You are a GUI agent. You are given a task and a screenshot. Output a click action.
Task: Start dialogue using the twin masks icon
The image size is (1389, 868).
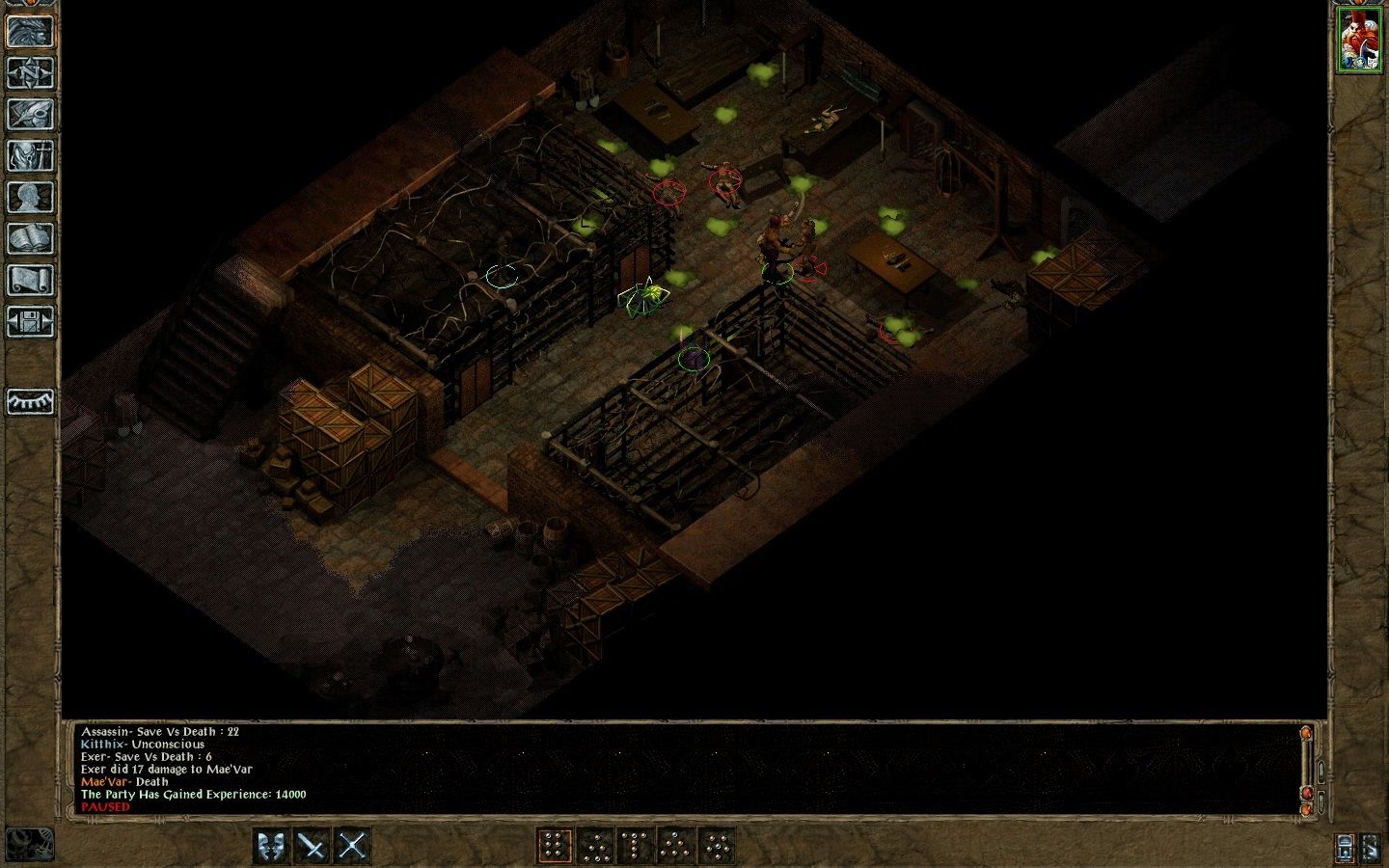[x=271, y=846]
